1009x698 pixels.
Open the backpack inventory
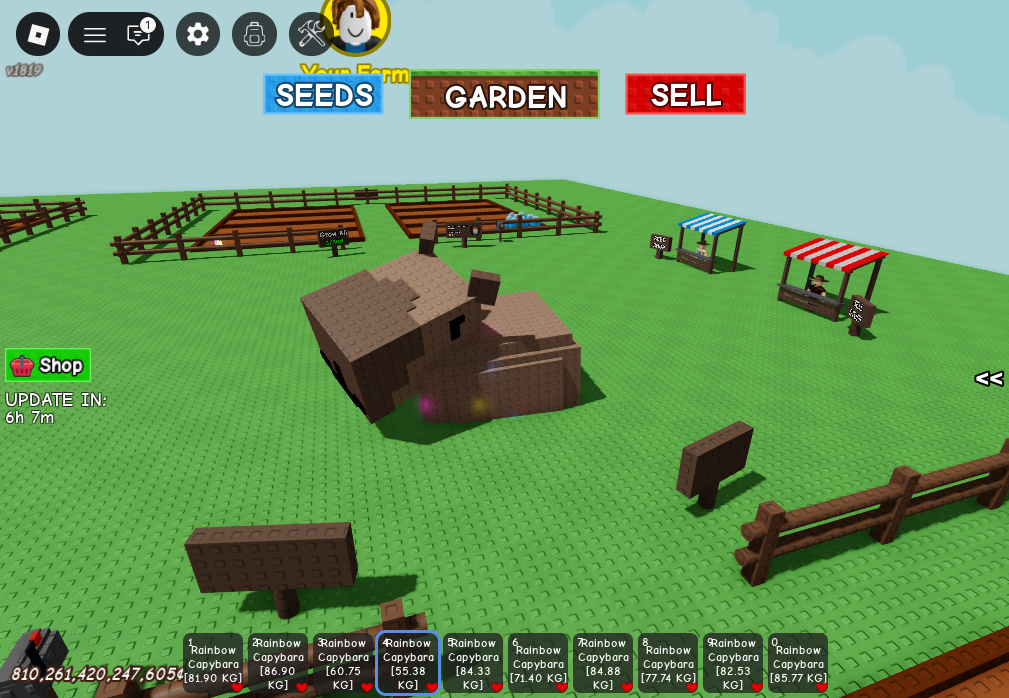(254, 34)
